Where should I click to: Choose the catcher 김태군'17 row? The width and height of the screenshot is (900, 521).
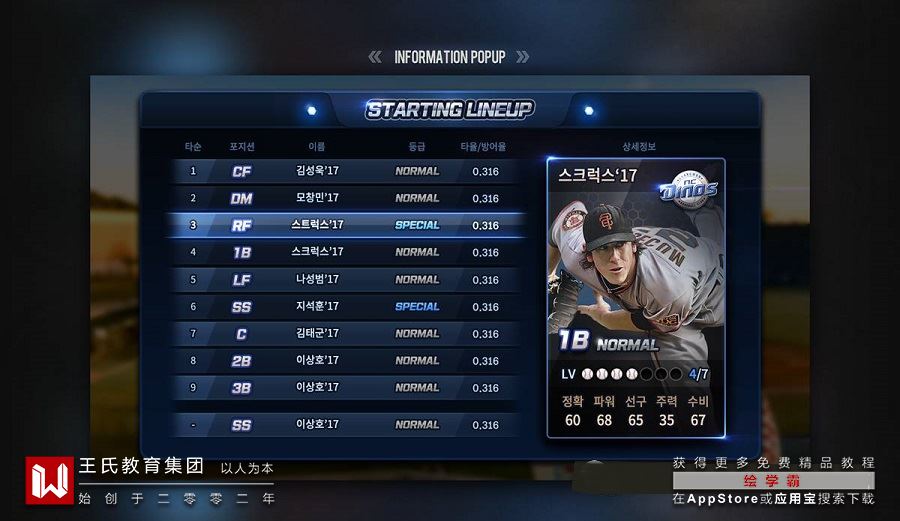[x=345, y=333]
